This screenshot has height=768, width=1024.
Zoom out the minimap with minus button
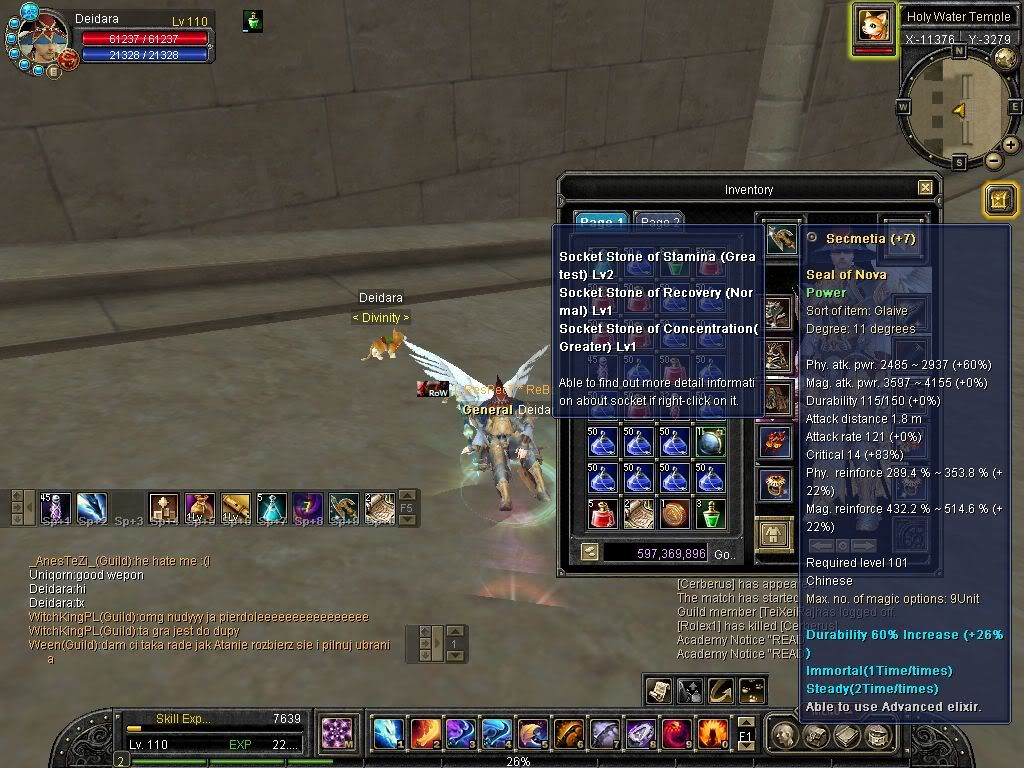point(994,160)
